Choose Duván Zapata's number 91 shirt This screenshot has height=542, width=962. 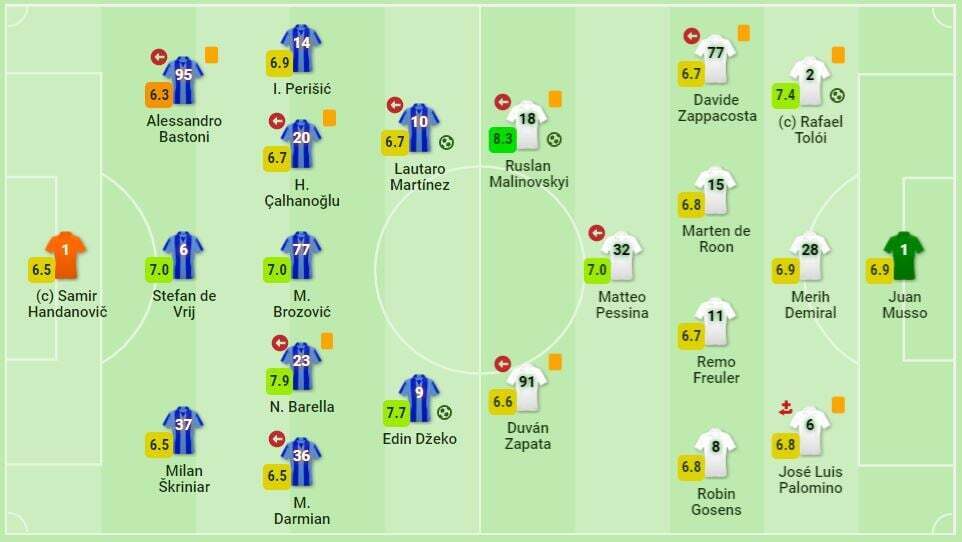(527, 387)
